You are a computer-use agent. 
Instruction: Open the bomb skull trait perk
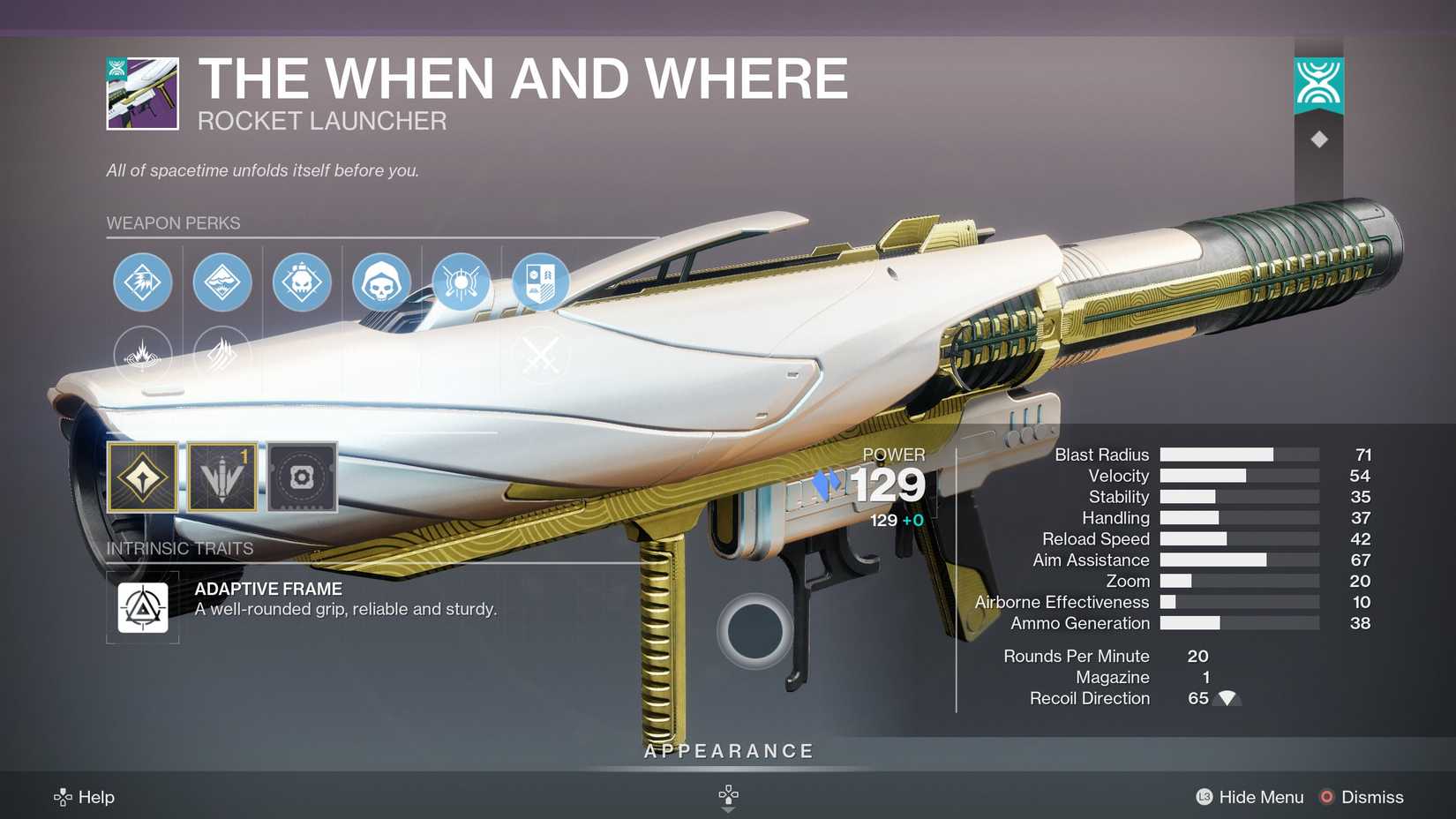pyautogui.click(x=302, y=282)
